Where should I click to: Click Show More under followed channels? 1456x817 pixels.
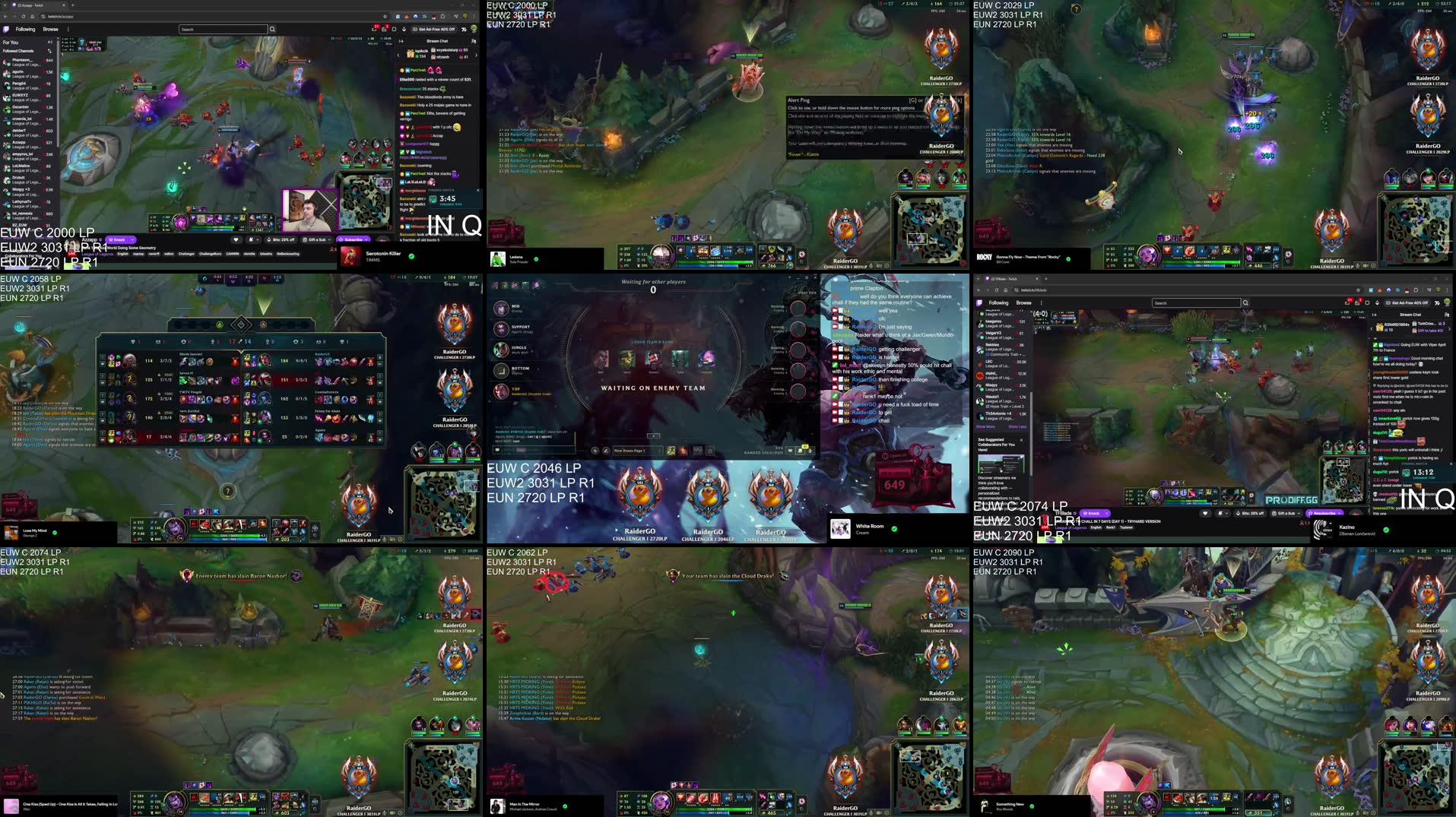[986, 428]
